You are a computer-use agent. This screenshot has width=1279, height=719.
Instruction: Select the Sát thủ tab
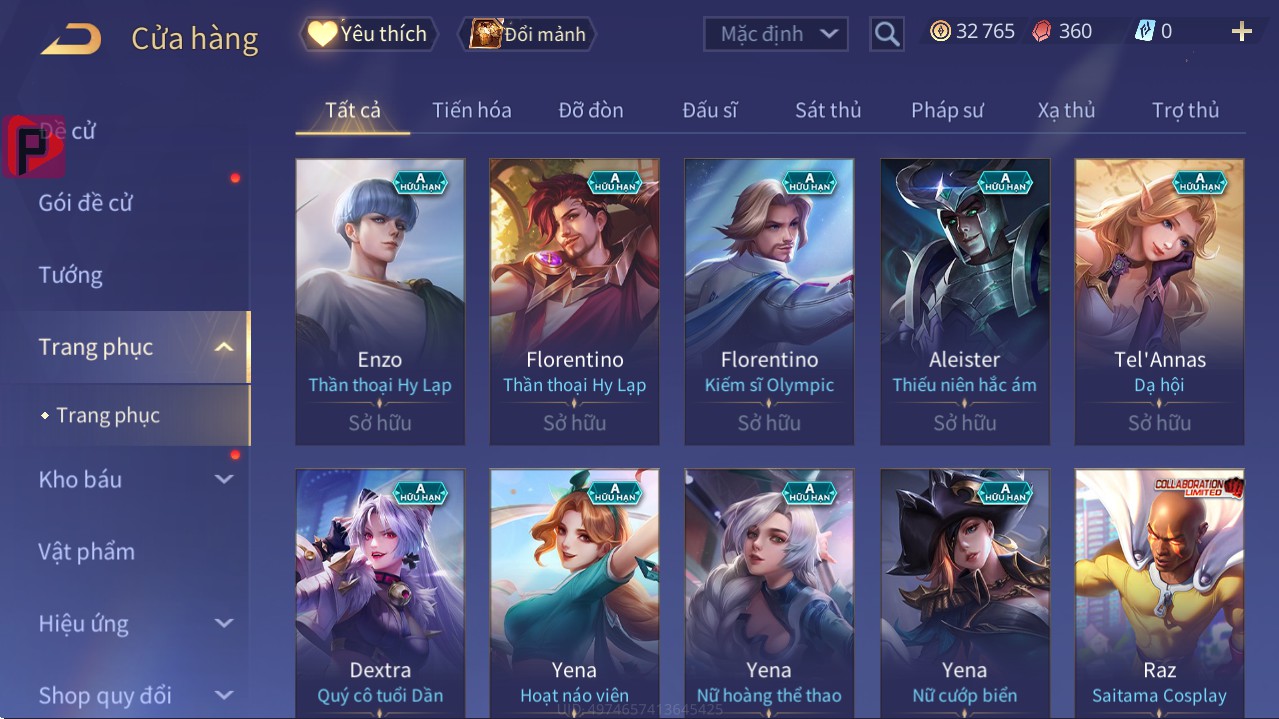pos(828,110)
